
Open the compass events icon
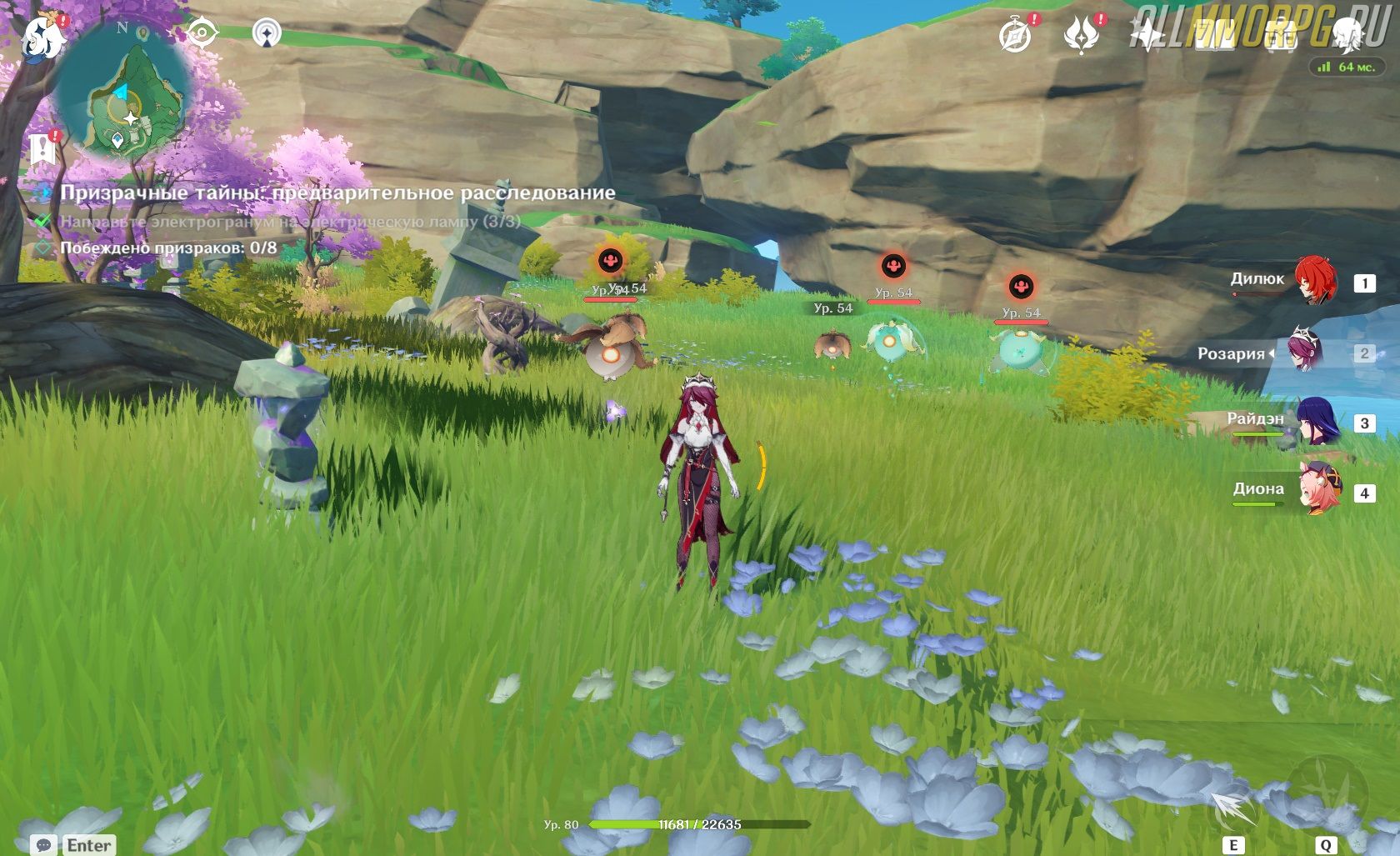point(1016,35)
